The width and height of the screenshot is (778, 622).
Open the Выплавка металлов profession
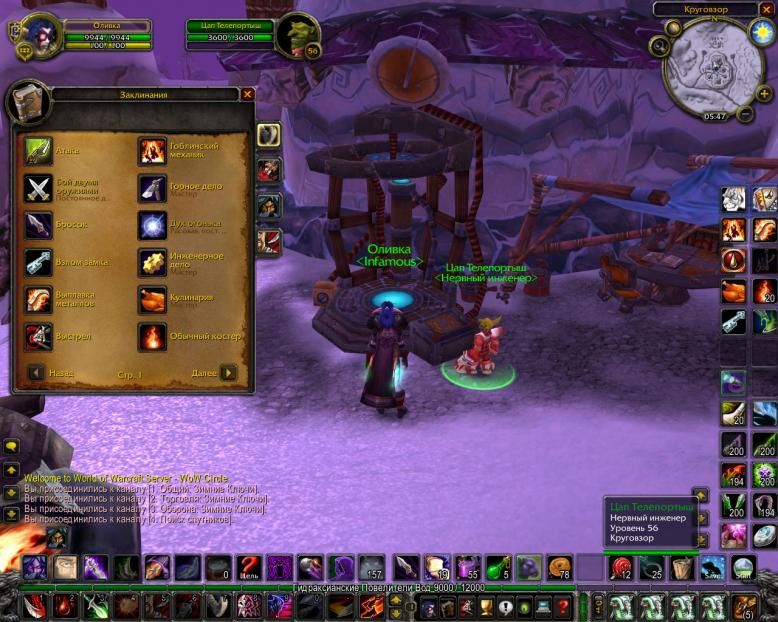click(39, 299)
